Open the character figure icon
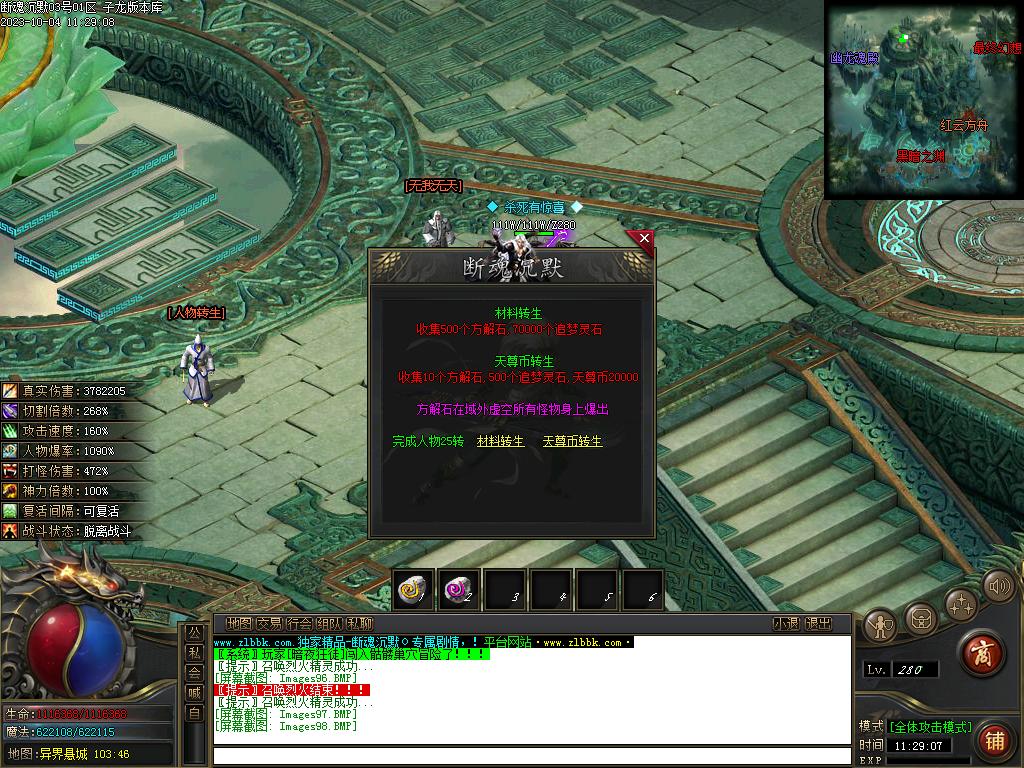Screen dimensions: 1024x768 coord(880,625)
